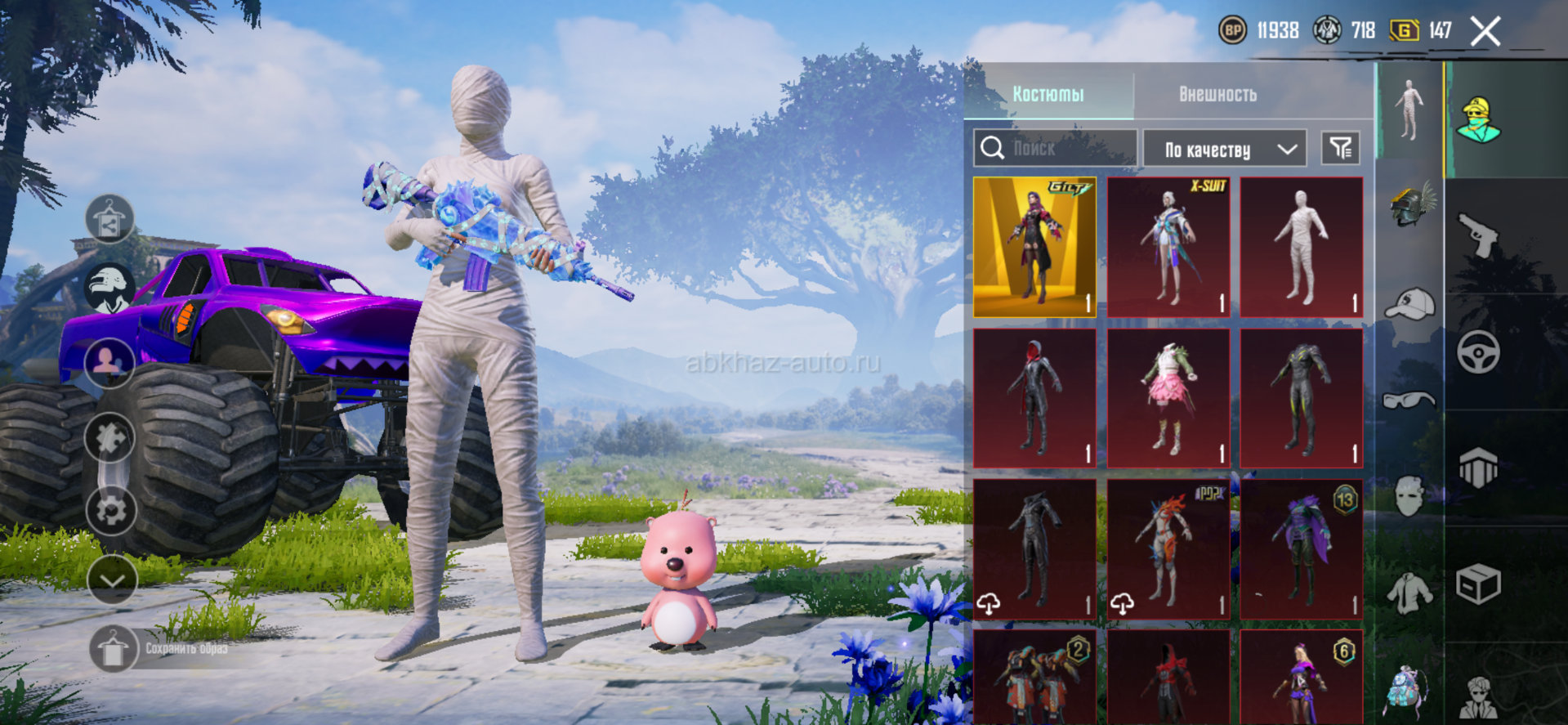Screen dimensions: 1568x725
Task: Equip the white mummy costume tile
Action: coord(1302,247)
